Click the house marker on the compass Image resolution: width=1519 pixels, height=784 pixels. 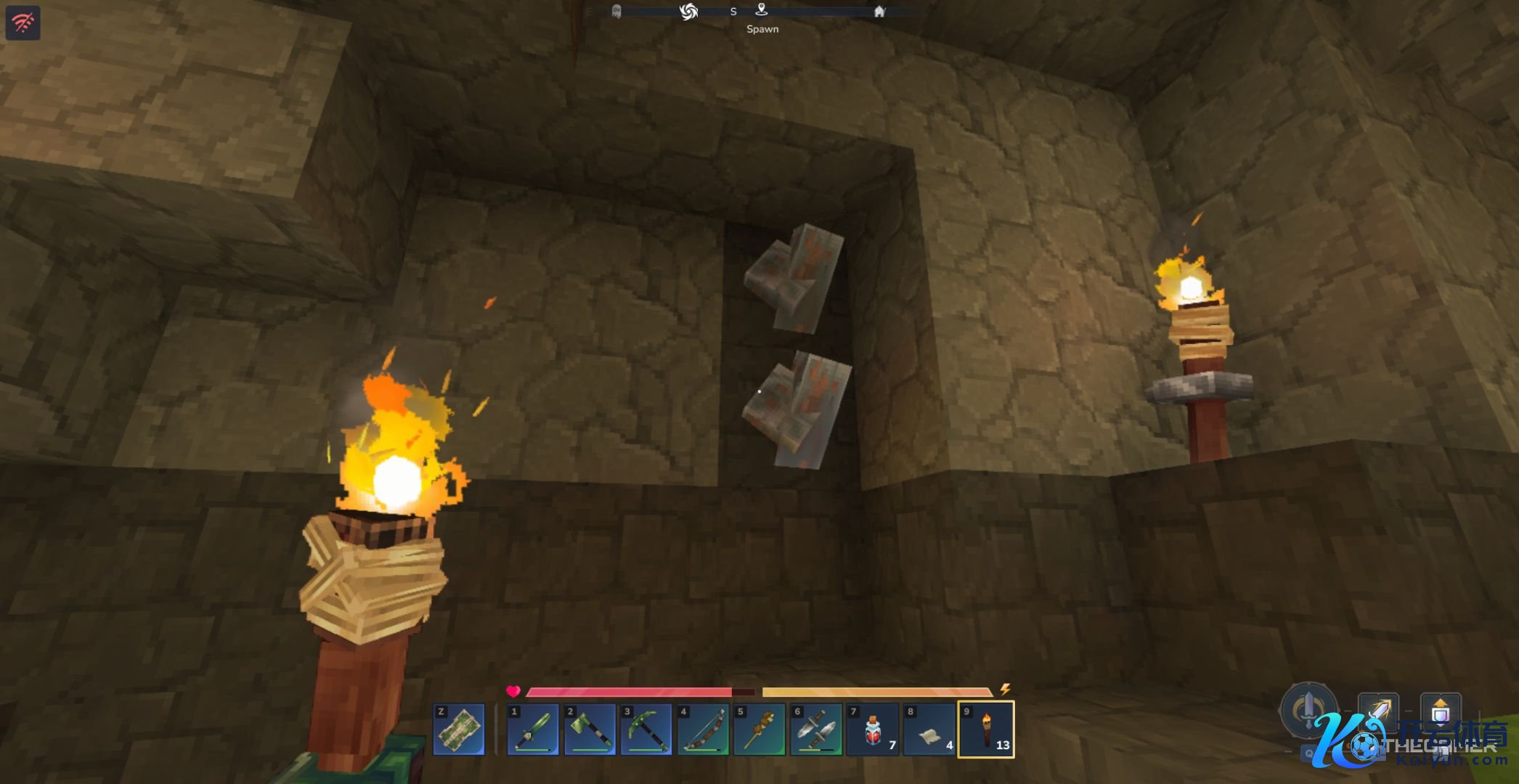pyautogui.click(x=879, y=12)
